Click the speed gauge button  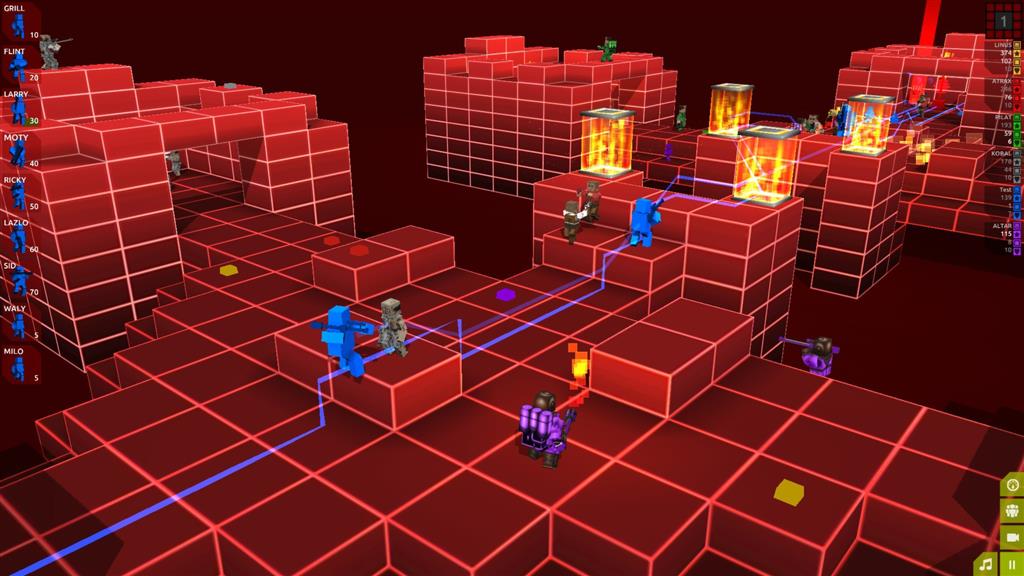(x=1012, y=486)
